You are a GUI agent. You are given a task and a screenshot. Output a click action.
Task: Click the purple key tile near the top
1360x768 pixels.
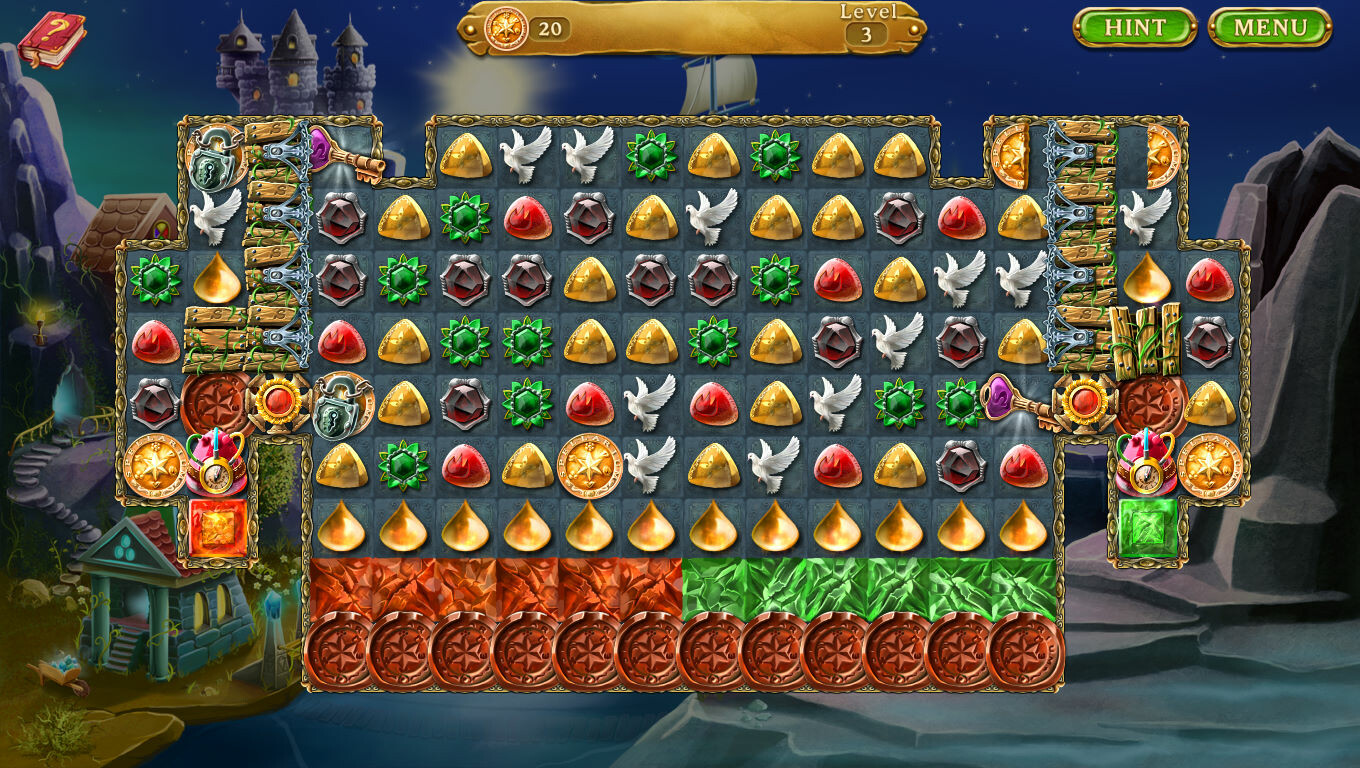tap(350, 158)
